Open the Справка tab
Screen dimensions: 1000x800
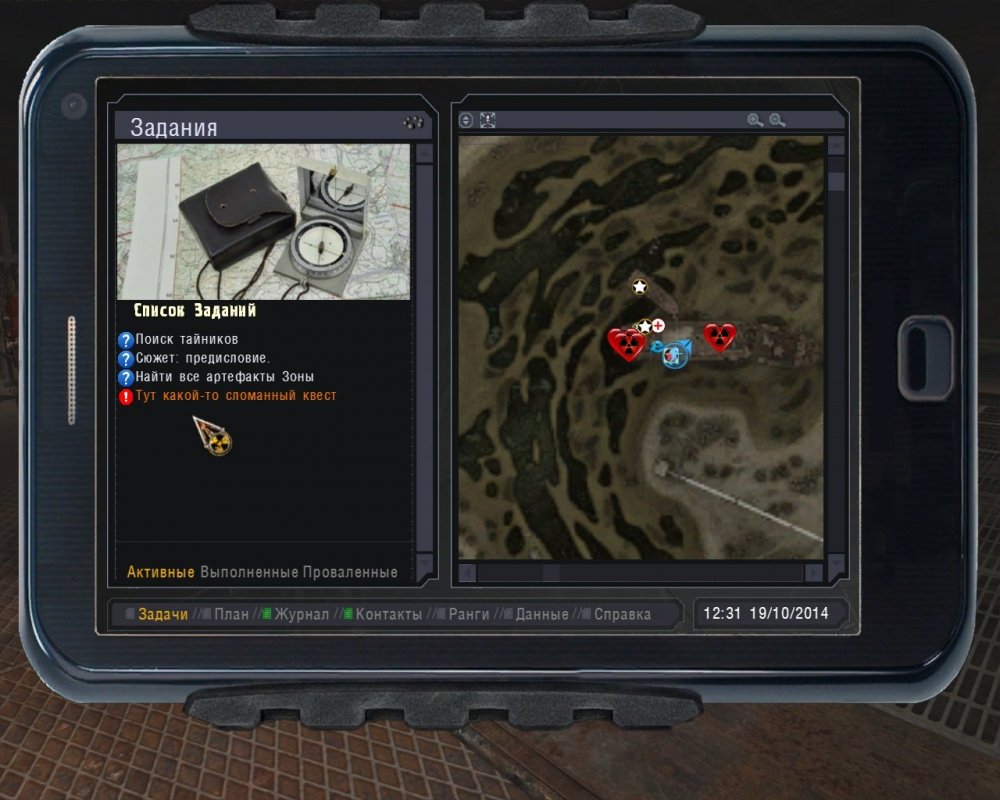622,614
